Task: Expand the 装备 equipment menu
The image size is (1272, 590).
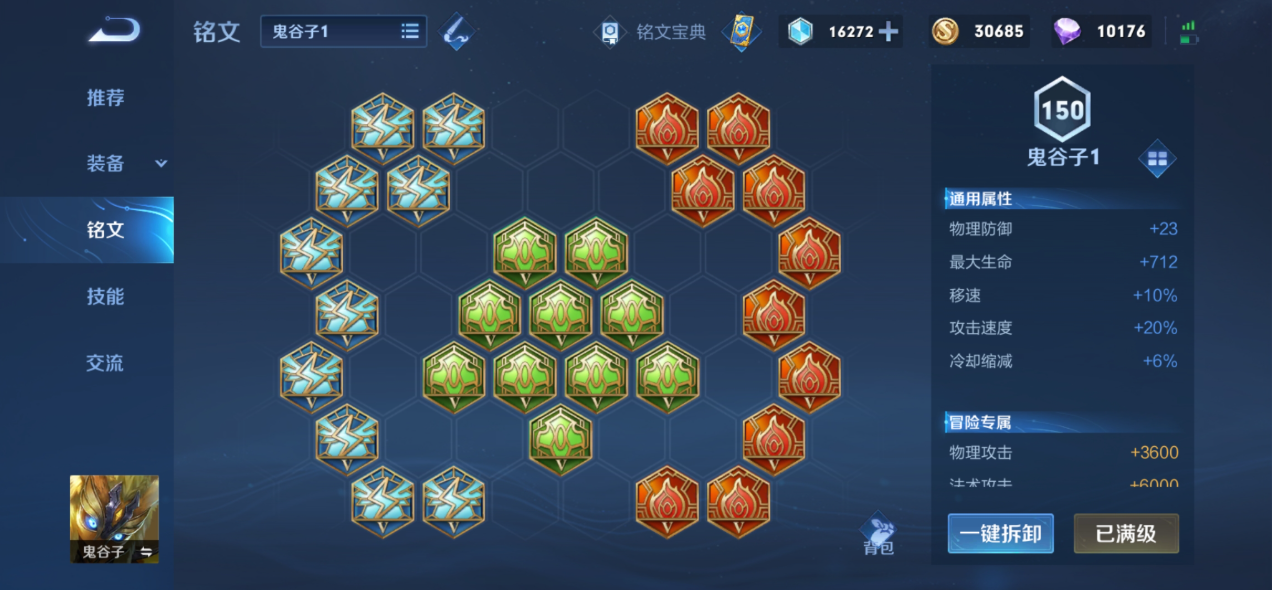Action: tap(125, 164)
